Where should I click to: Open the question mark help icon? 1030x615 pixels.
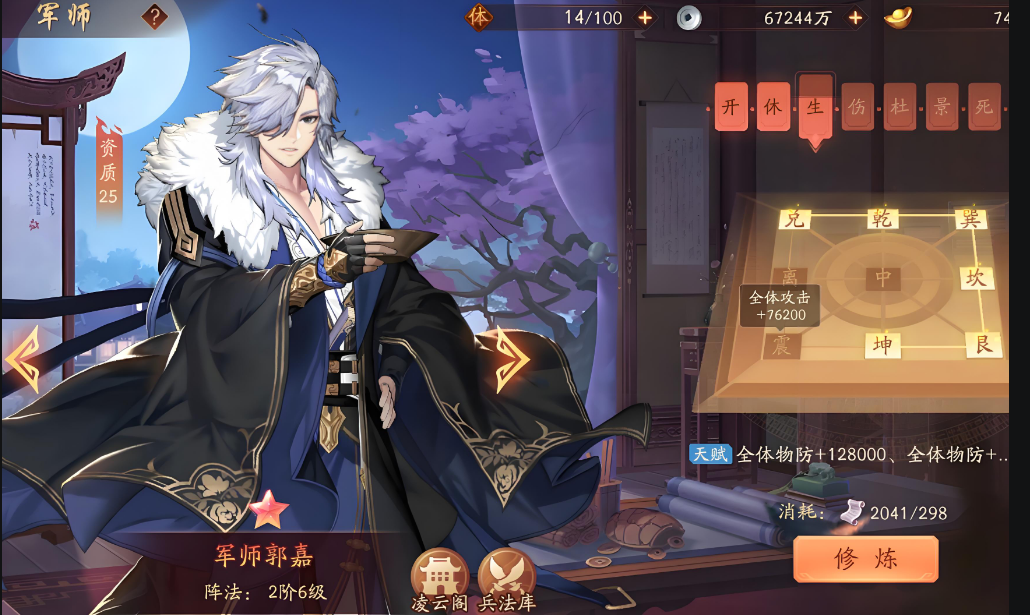[155, 16]
